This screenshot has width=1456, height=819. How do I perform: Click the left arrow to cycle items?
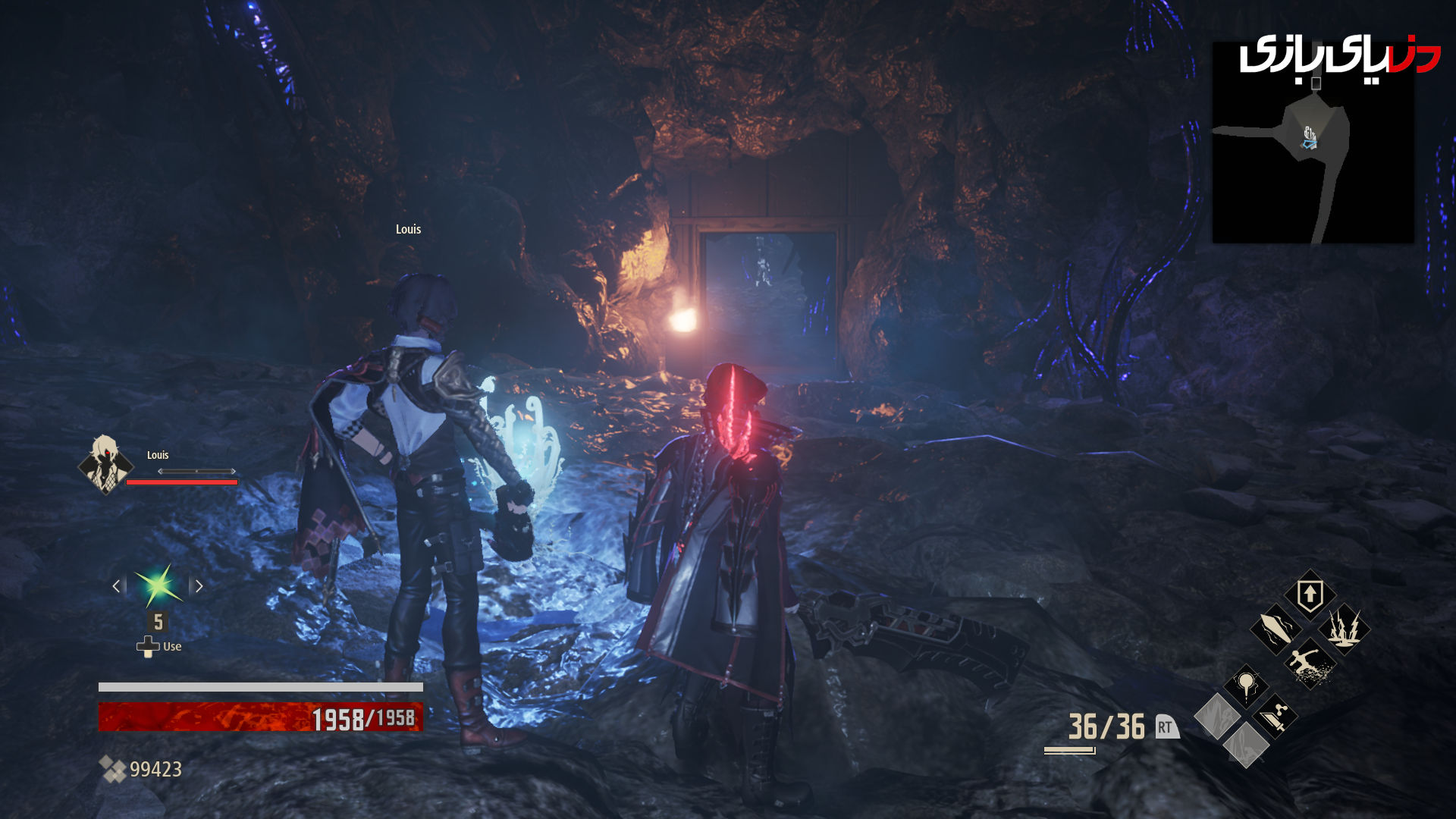115,585
